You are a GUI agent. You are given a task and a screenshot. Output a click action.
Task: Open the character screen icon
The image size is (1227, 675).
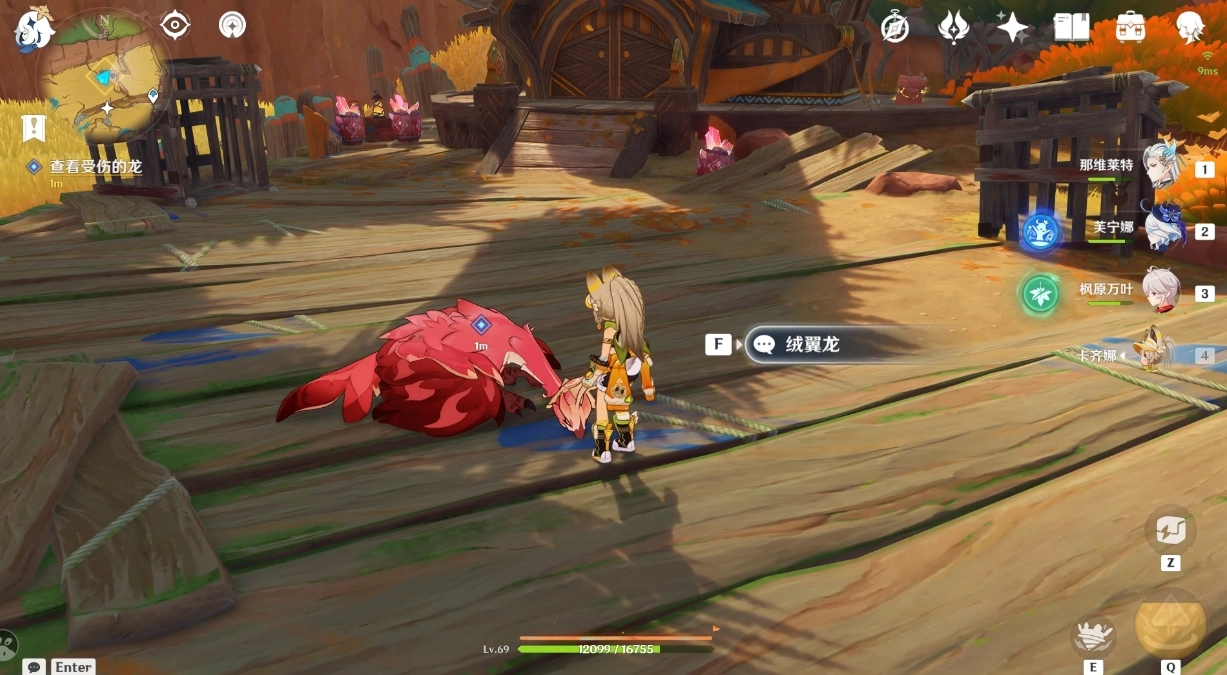(1189, 27)
